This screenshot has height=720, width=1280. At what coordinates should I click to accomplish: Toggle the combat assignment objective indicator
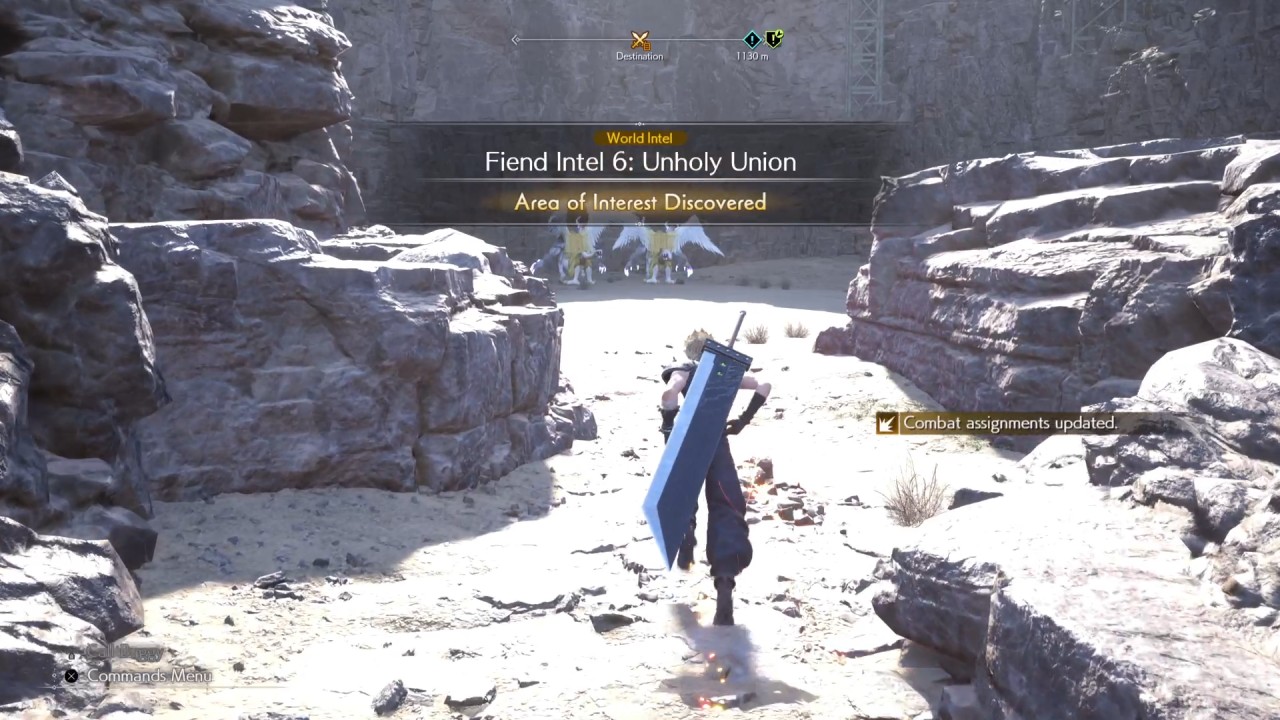(771, 39)
